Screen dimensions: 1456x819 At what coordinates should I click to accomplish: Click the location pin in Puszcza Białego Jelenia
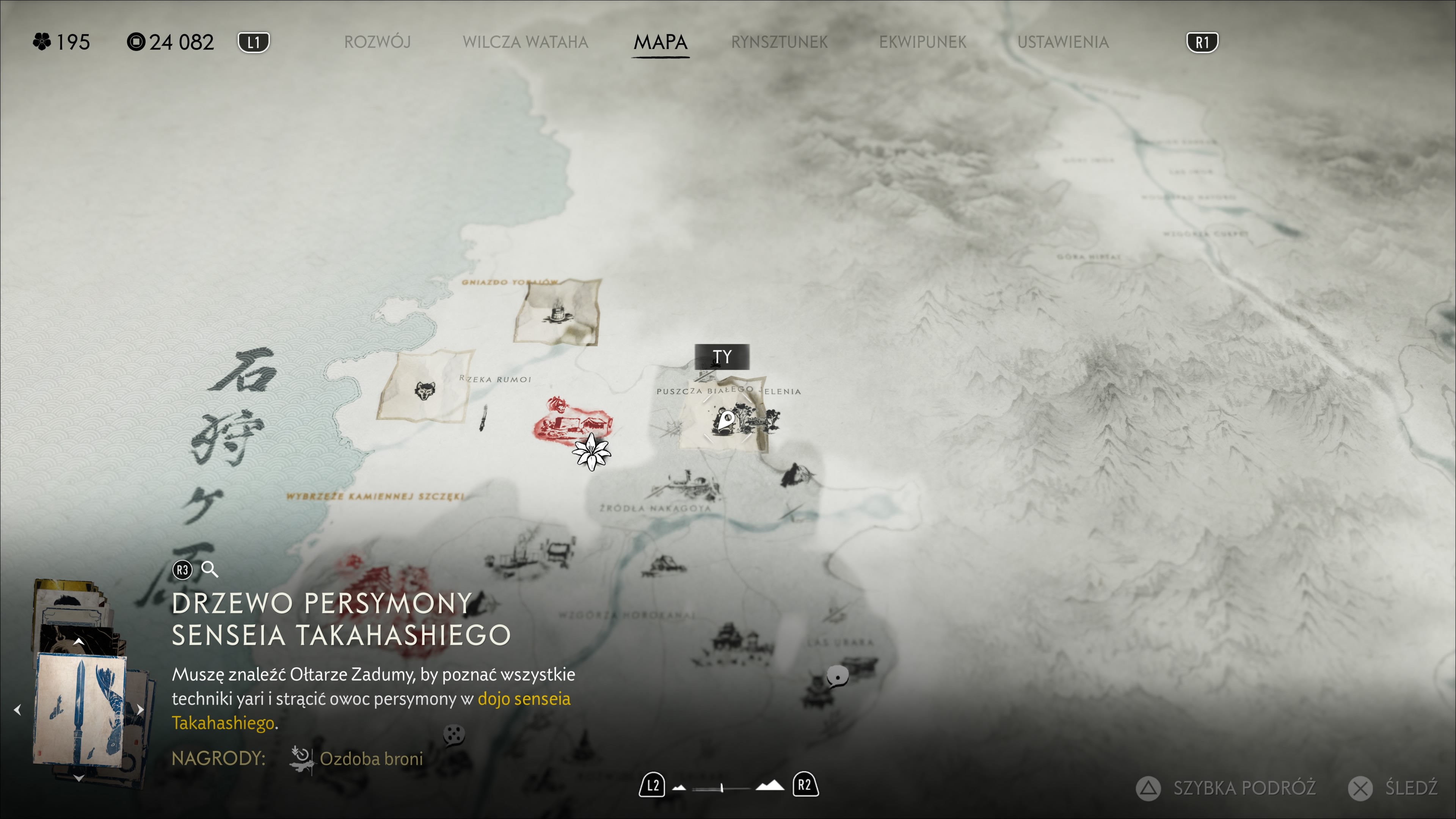coord(728,420)
